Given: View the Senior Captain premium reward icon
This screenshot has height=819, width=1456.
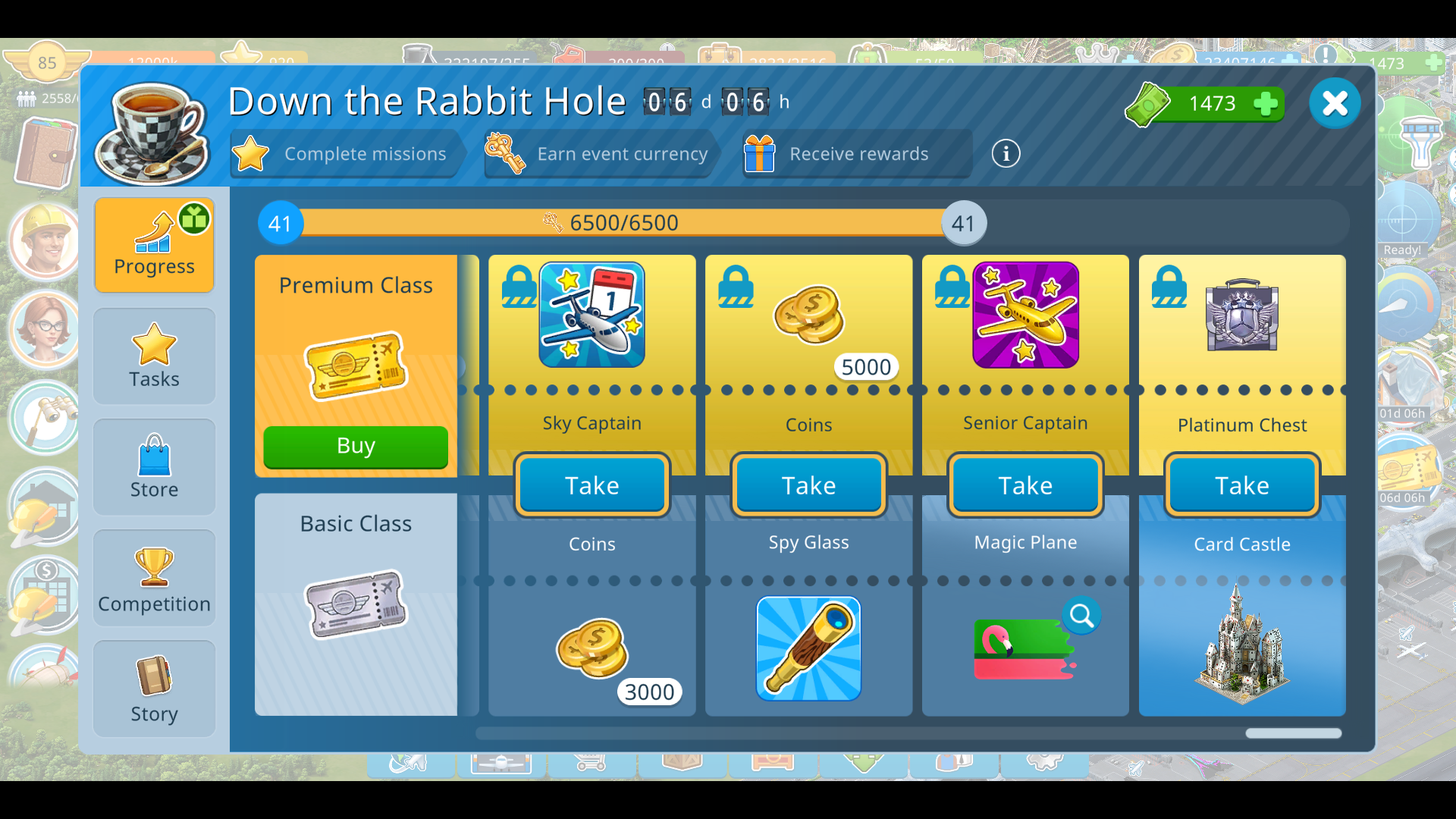Looking at the screenshot, I should tap(1025, 315).
